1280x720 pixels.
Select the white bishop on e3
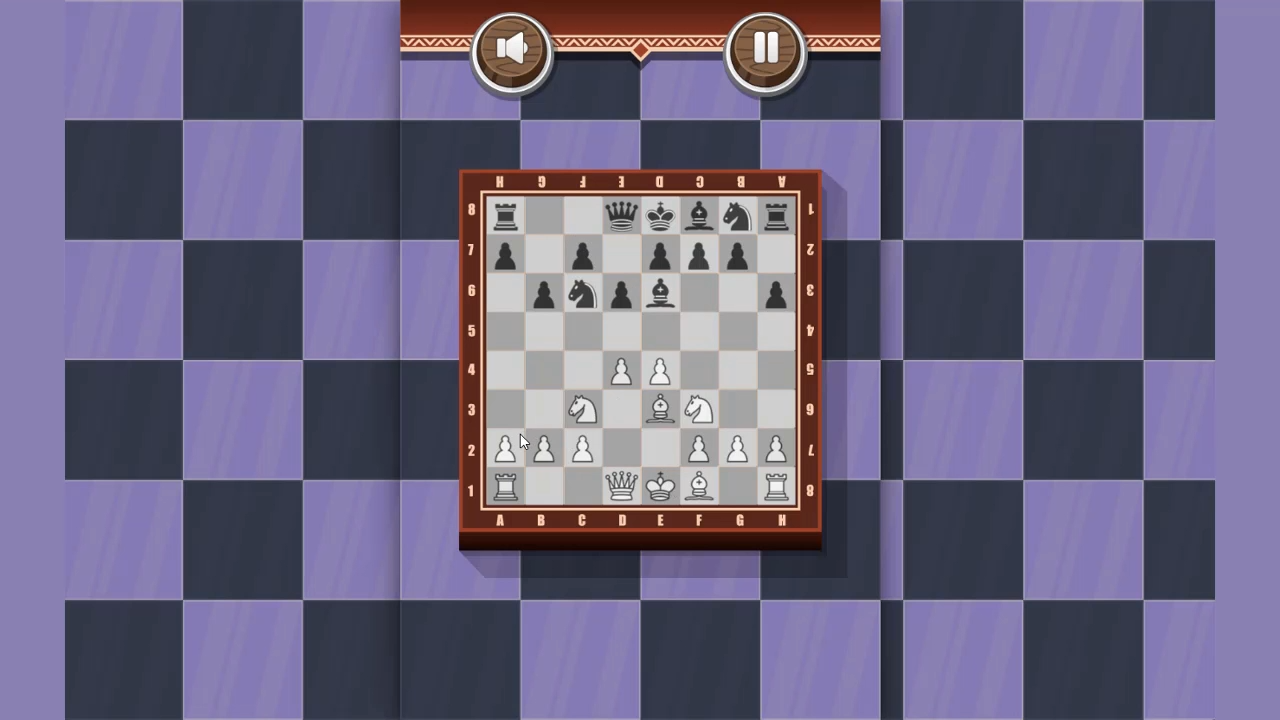pos(660,409)
